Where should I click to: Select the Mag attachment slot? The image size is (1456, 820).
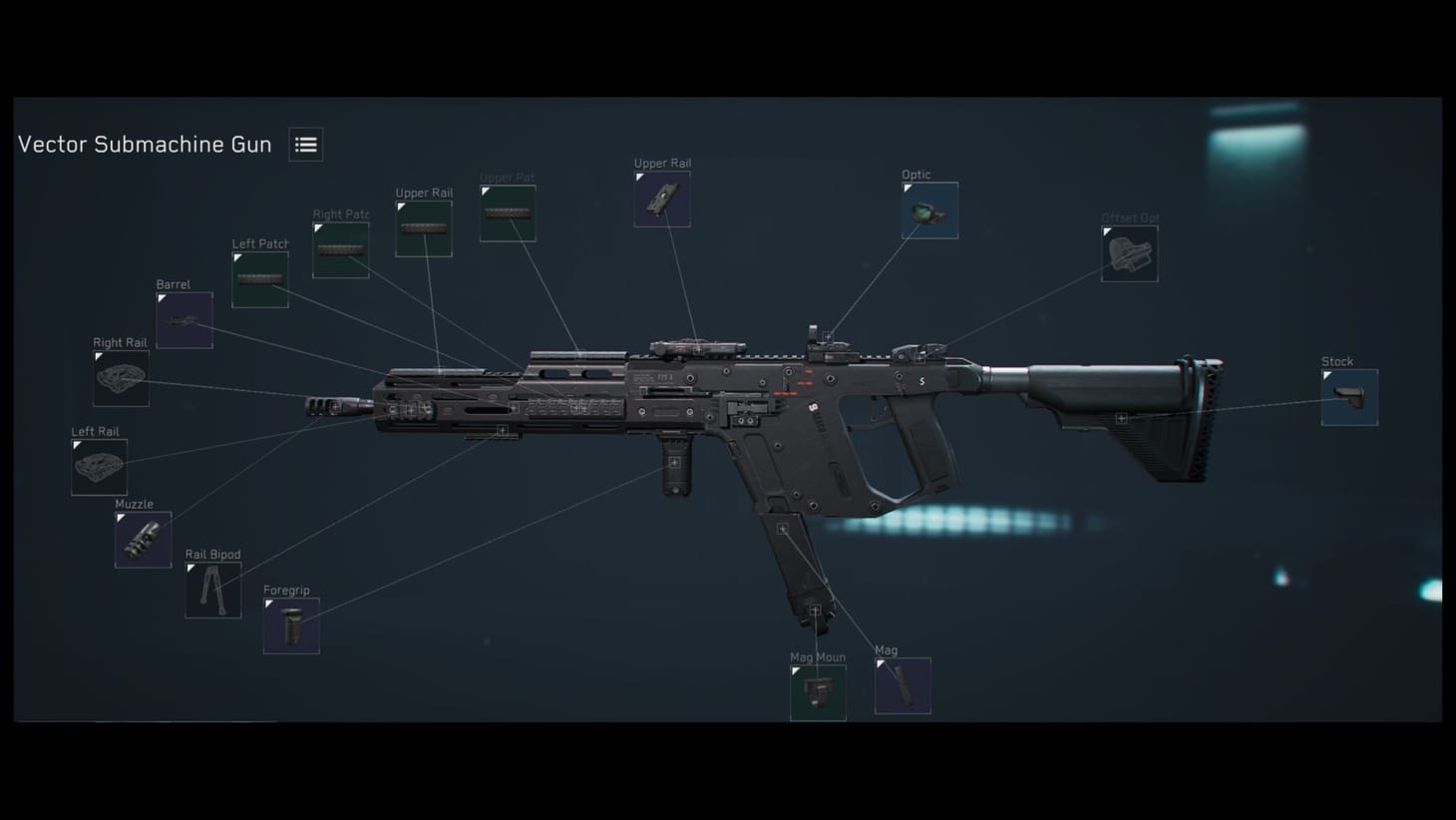(x=902, y=684)
